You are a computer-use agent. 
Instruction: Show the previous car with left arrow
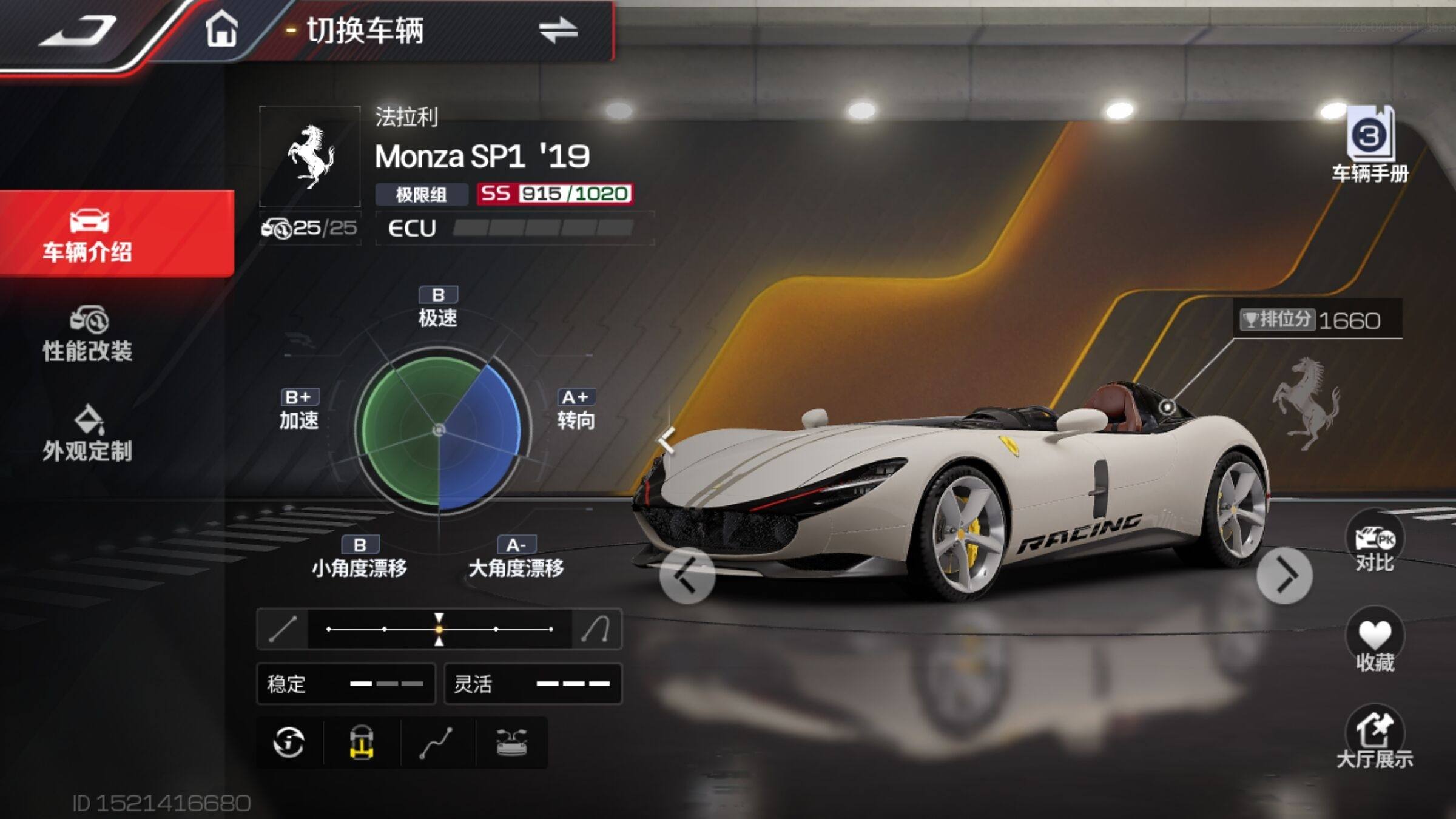coord(687,576)
